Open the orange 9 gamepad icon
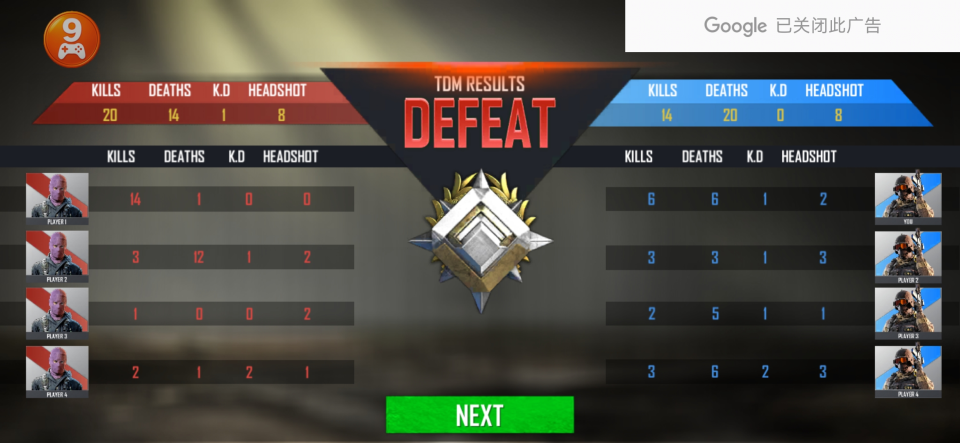 click(x=72, y=39)
